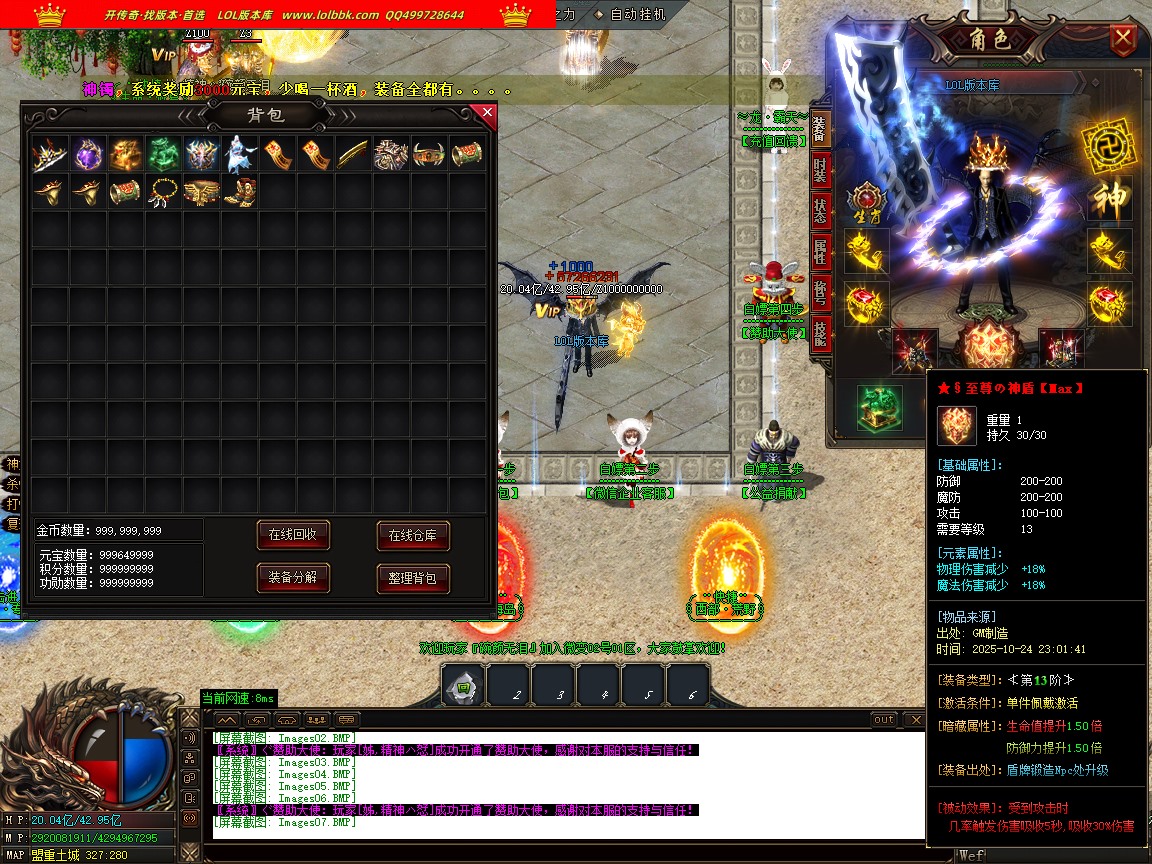Pick the white-robed figure item in the bag
Image resolution: width=1152 pixels, height=864 pixels.
point(240,154)
